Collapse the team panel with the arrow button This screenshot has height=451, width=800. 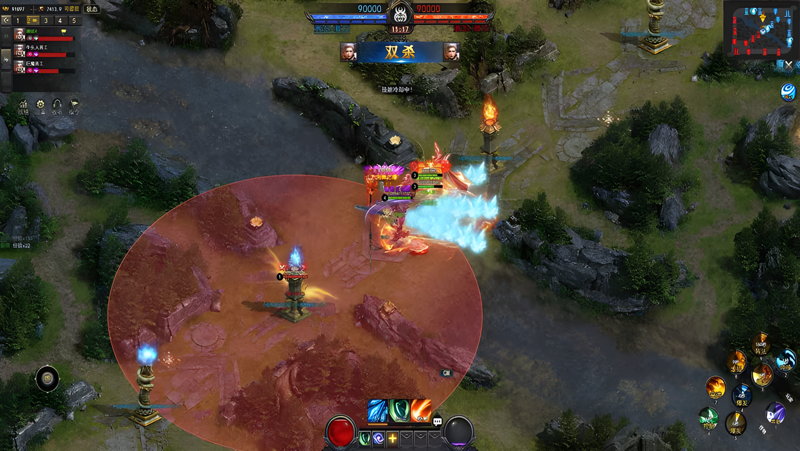click(6, 20)
